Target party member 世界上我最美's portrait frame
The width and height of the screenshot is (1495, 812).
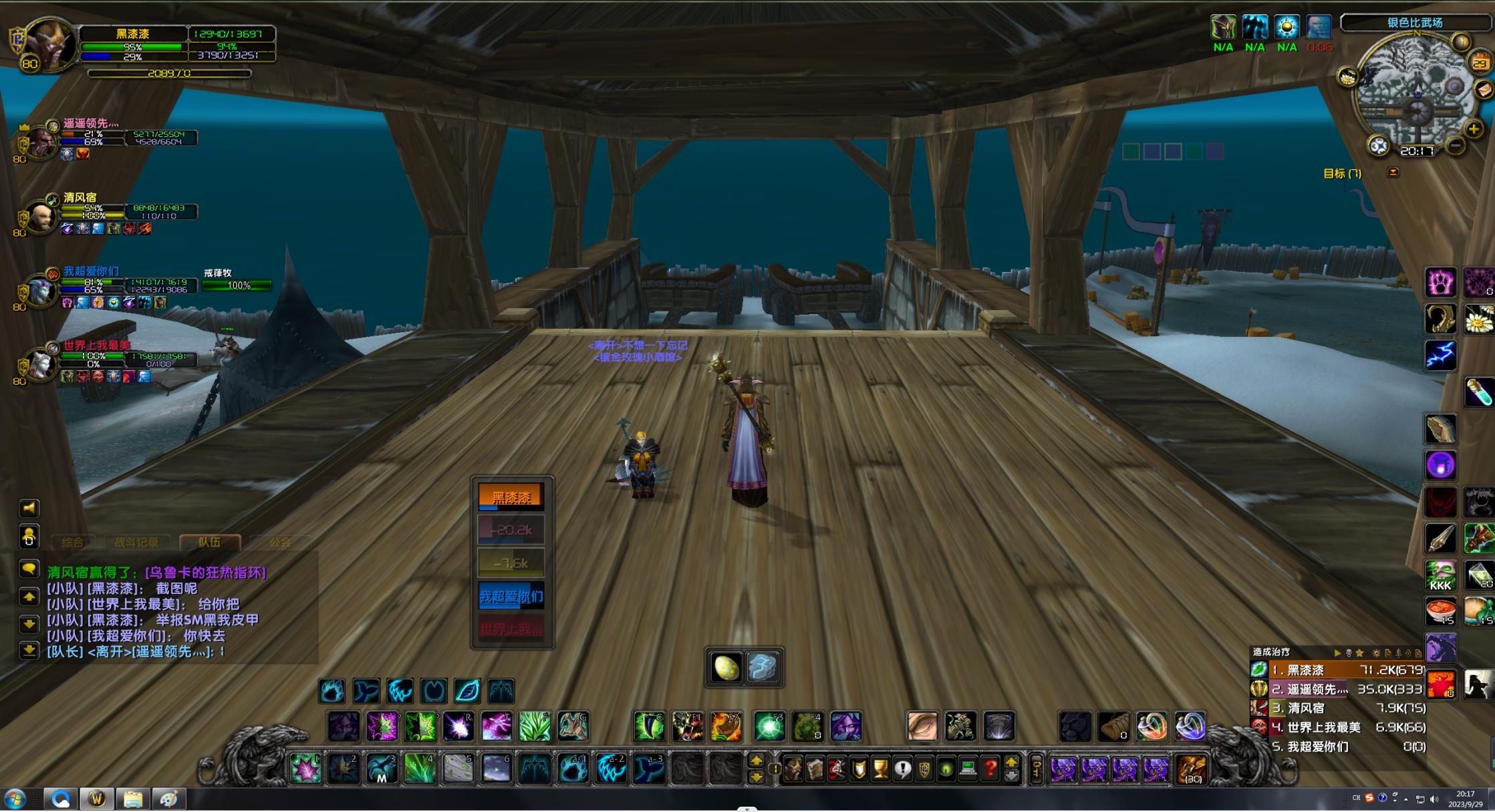click(x=41, y=364)
